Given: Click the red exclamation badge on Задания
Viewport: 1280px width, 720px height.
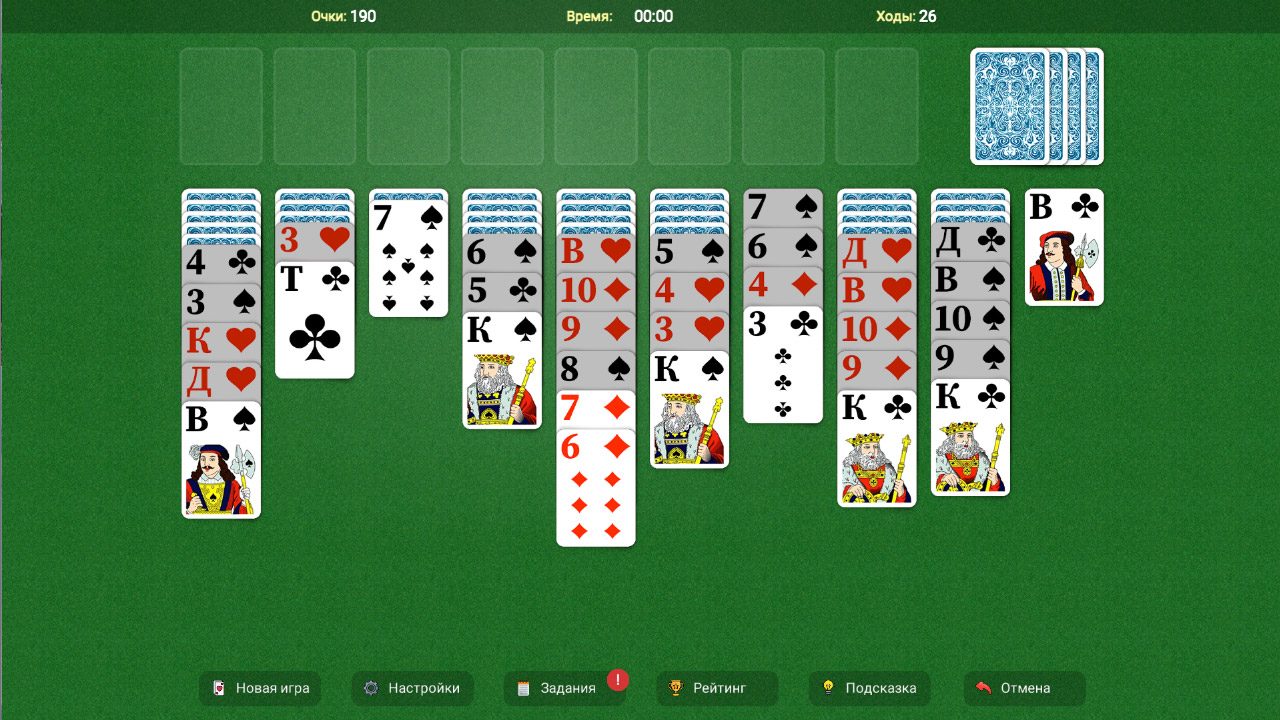Looking at the screenshot, I should click(x=618, y=679).
